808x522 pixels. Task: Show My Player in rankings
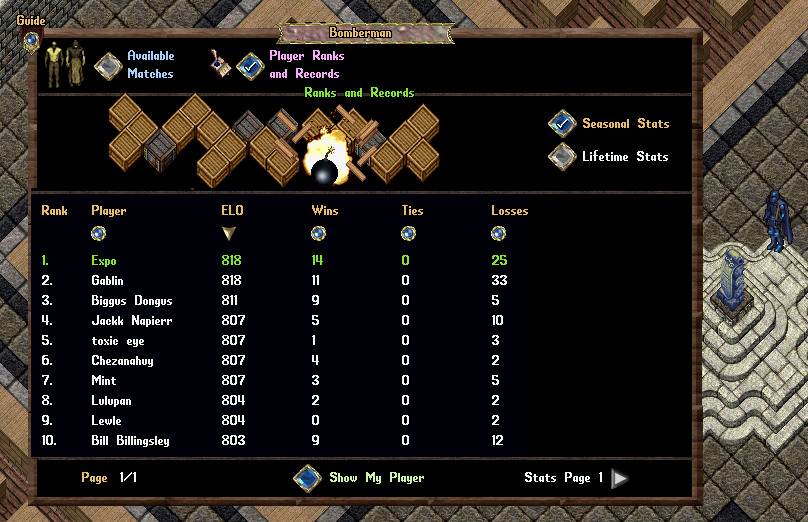coord(307,478)
